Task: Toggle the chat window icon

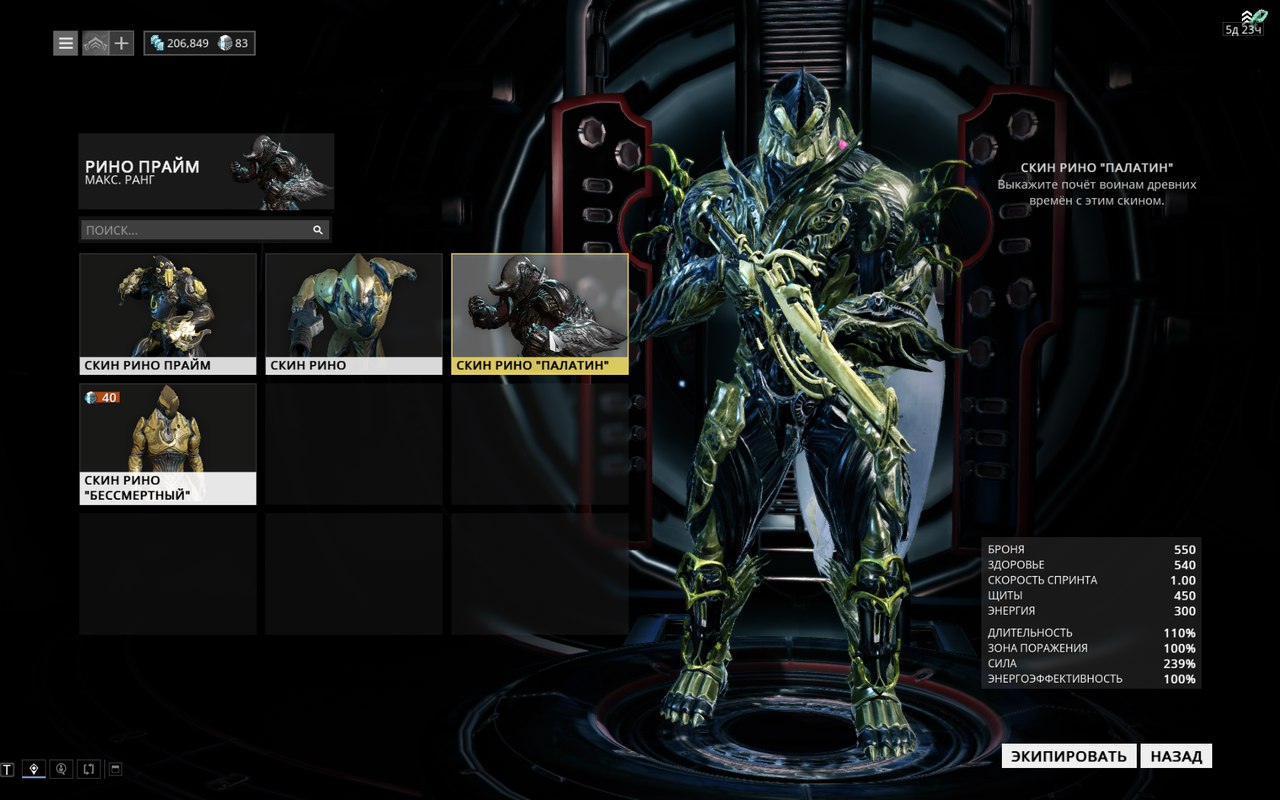Action: 115,769
